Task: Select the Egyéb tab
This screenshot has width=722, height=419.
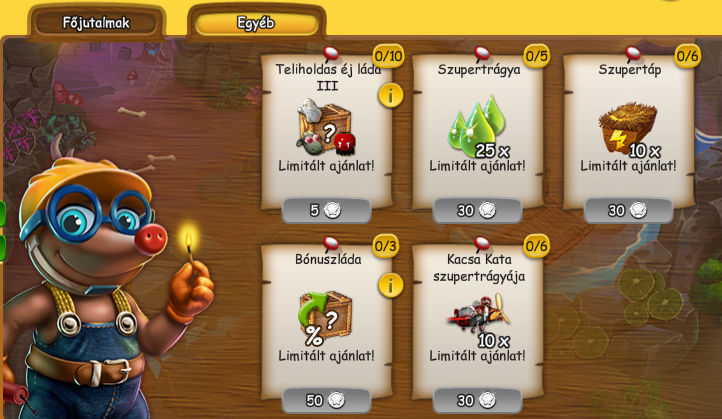Action: point(256,23)
